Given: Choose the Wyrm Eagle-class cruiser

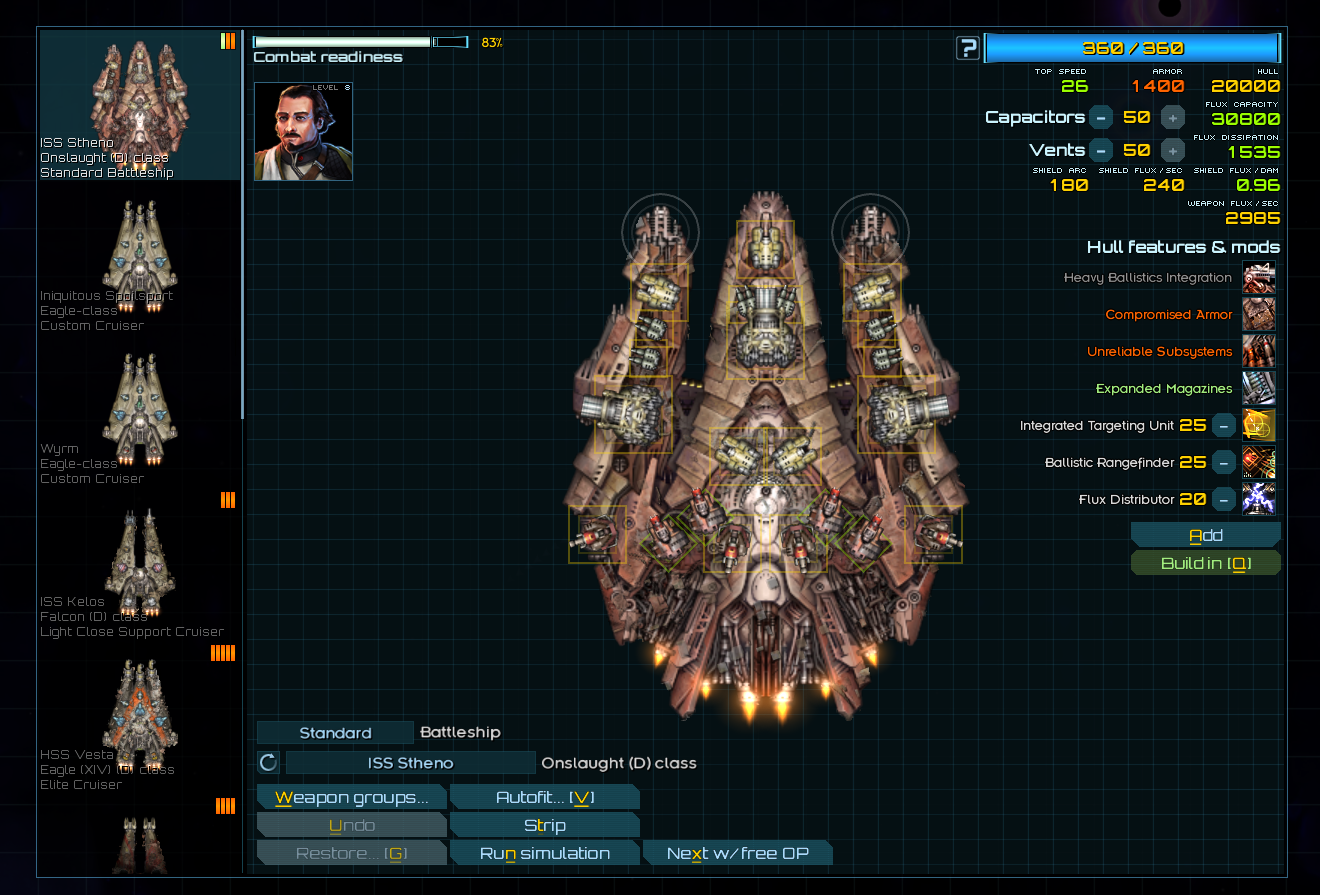Looking at the screenshot, I should click(140, 413).
